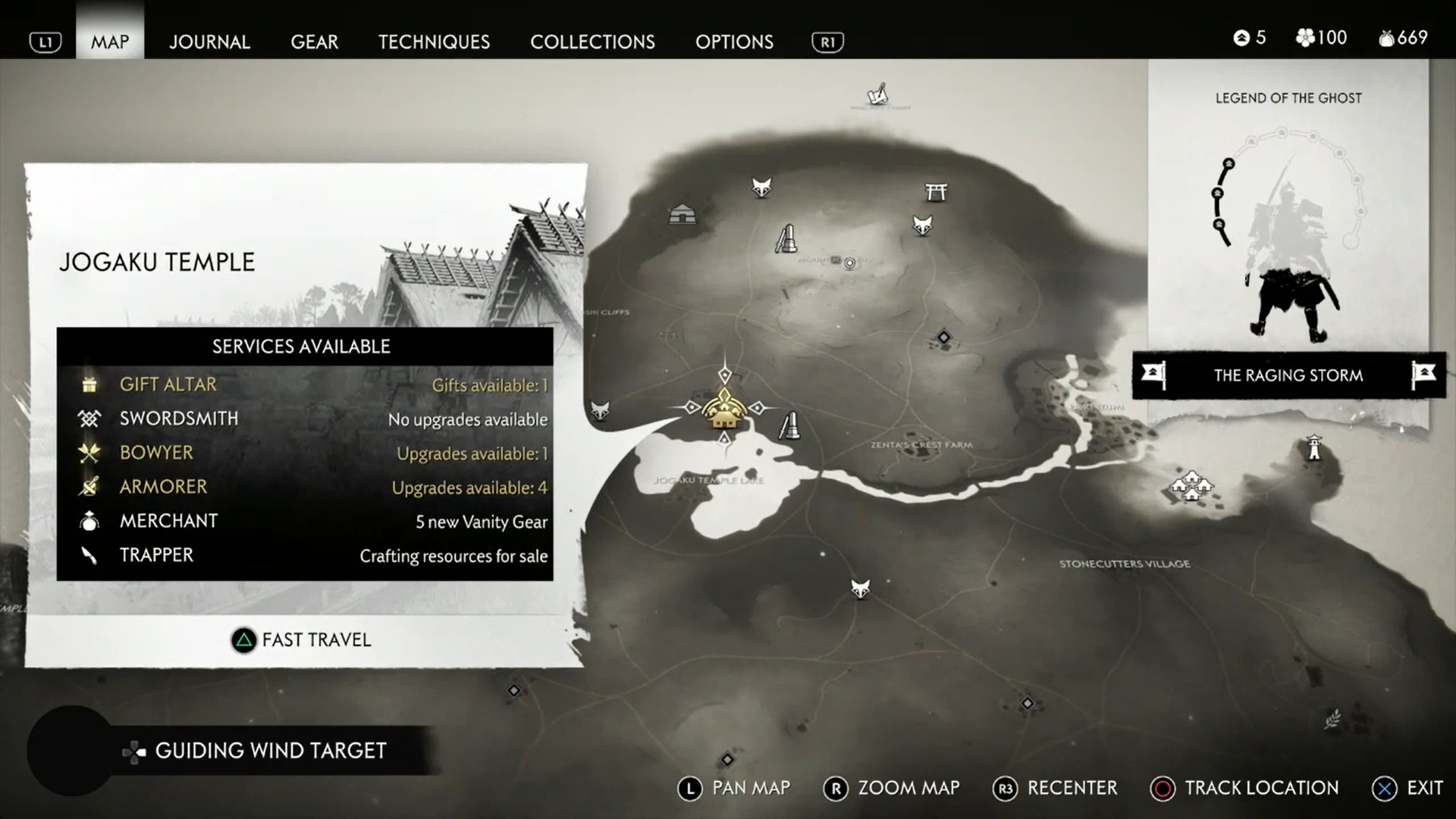Choose the Merchant service row
This screenshot has width=1456, height=819.
click(x=304, y=521)
